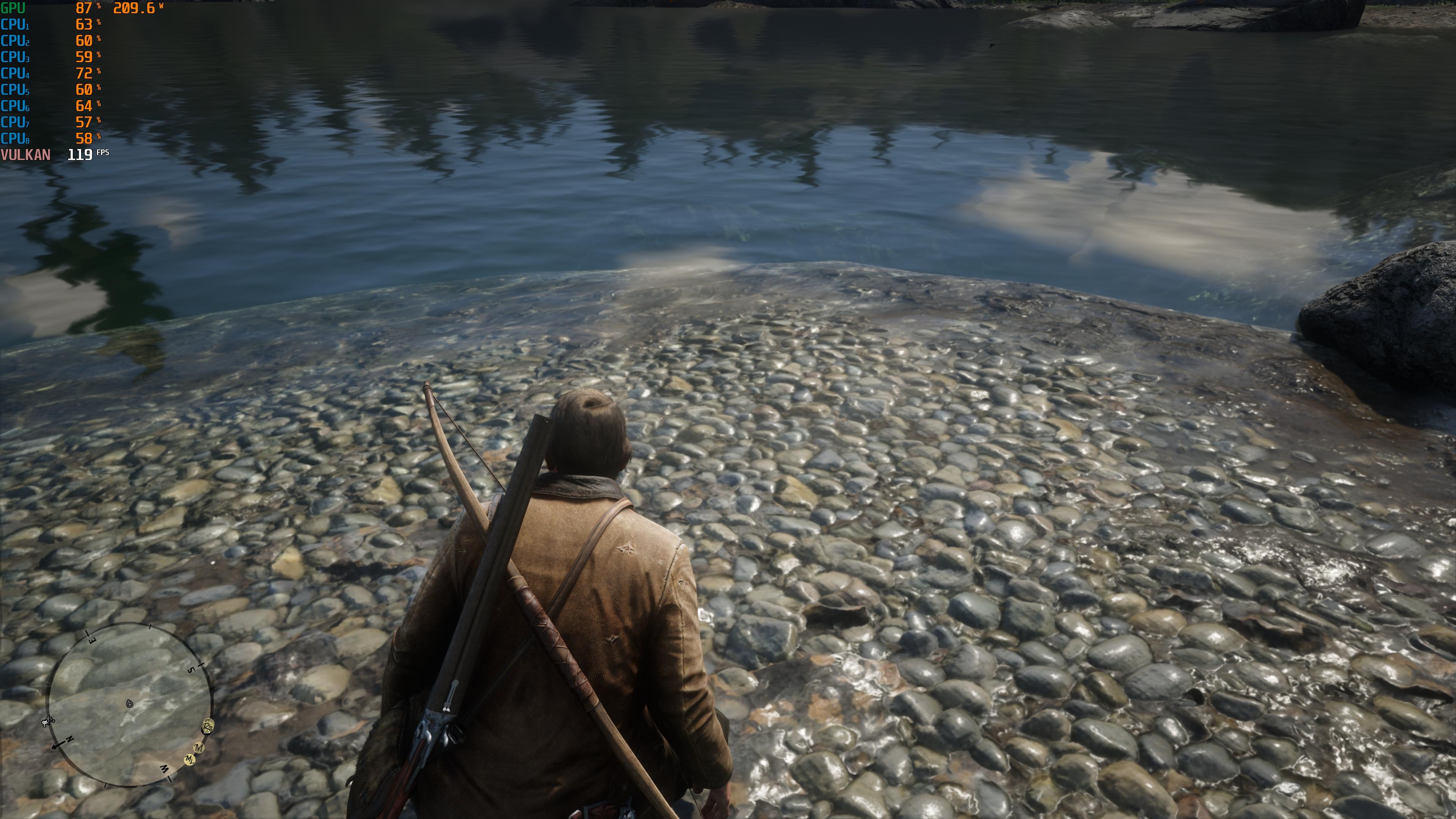Expand the CPU4 row showing 72%

(14, 74)
